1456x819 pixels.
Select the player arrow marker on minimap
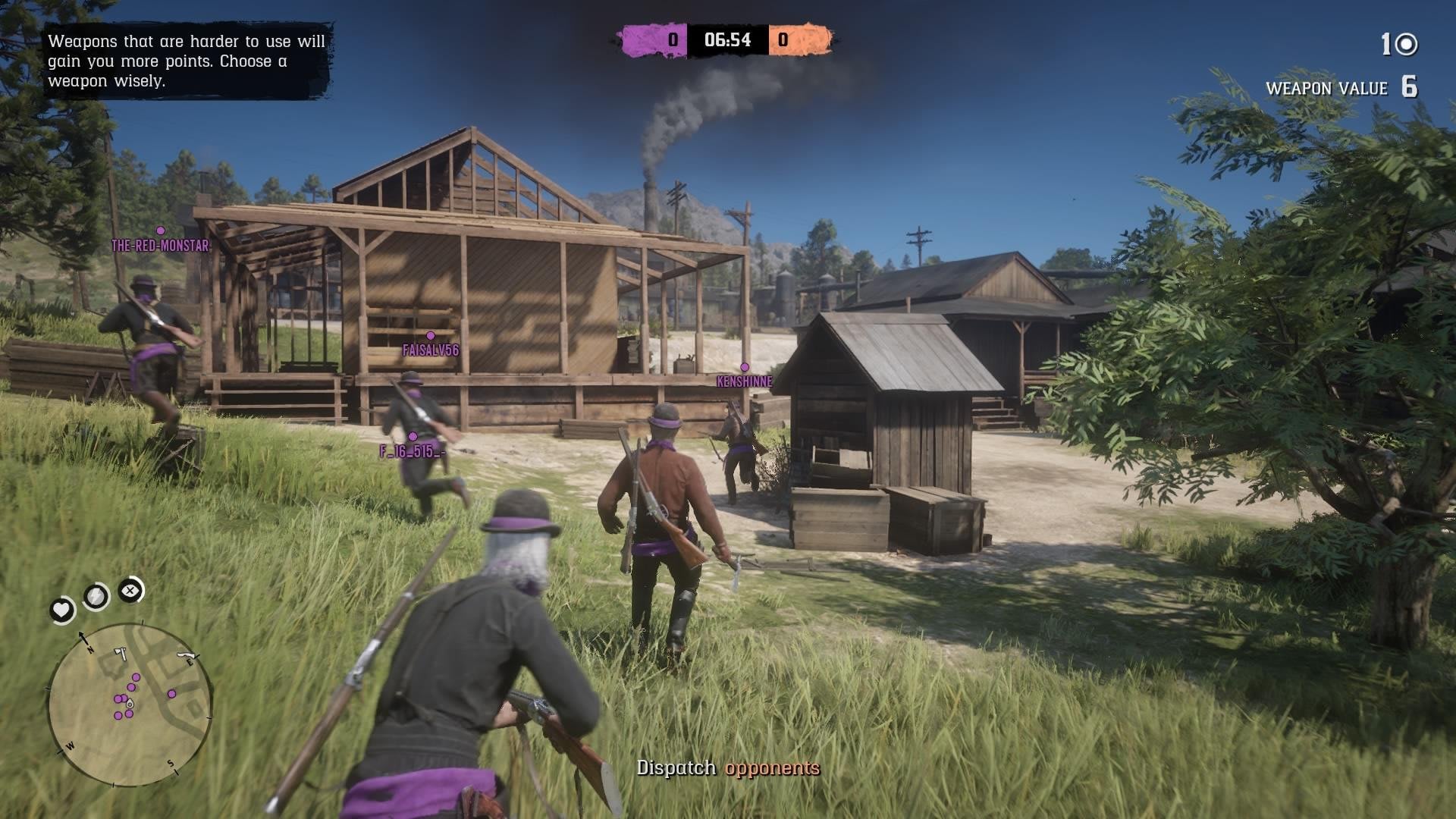tap(130, 704)
